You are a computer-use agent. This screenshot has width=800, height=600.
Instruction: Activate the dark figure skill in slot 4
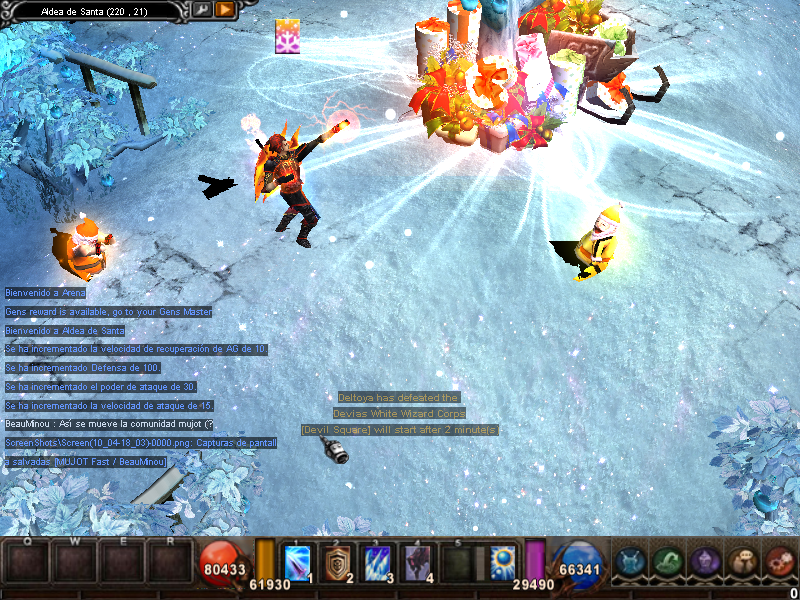(416, 564)
